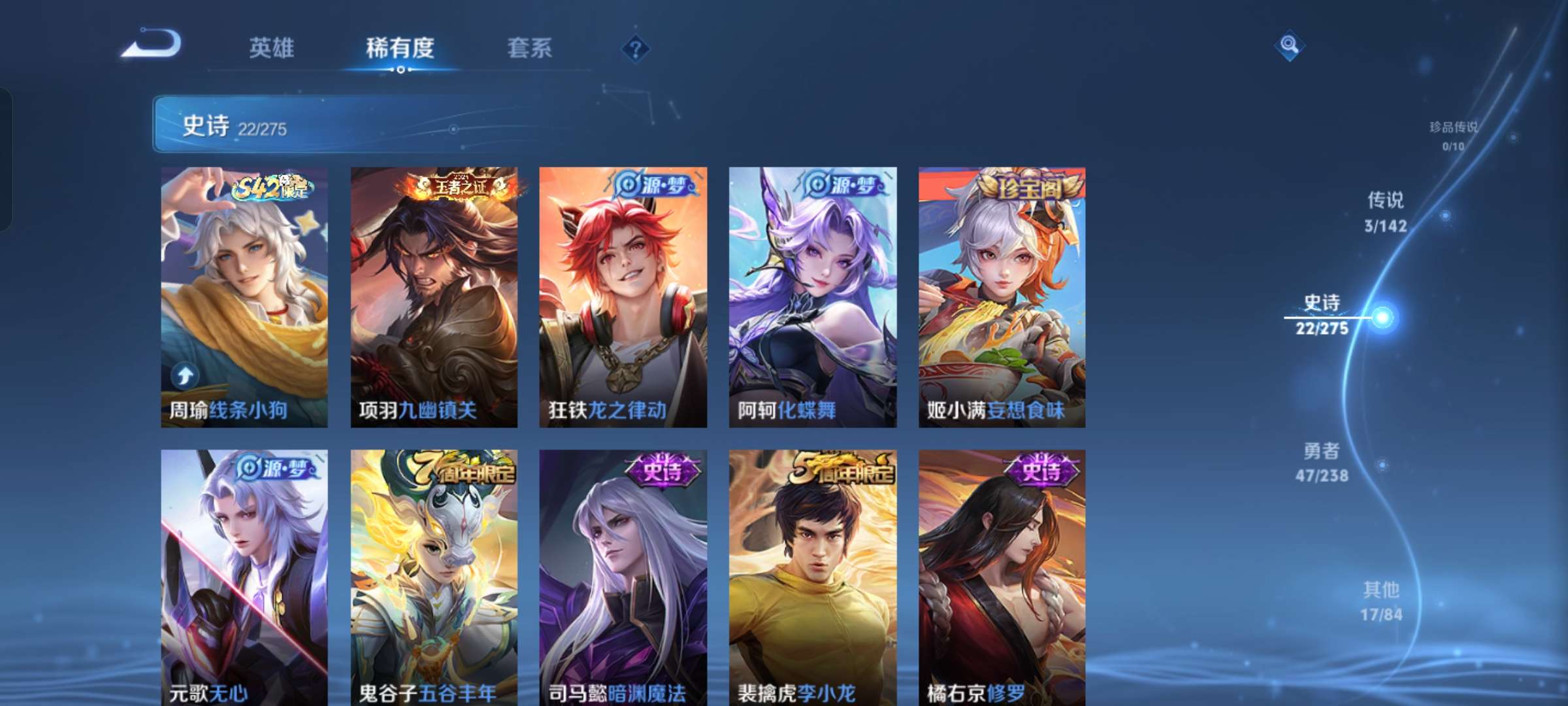Switch to the 英雄 tab
Screen dimensions: 1568x706
271,47
